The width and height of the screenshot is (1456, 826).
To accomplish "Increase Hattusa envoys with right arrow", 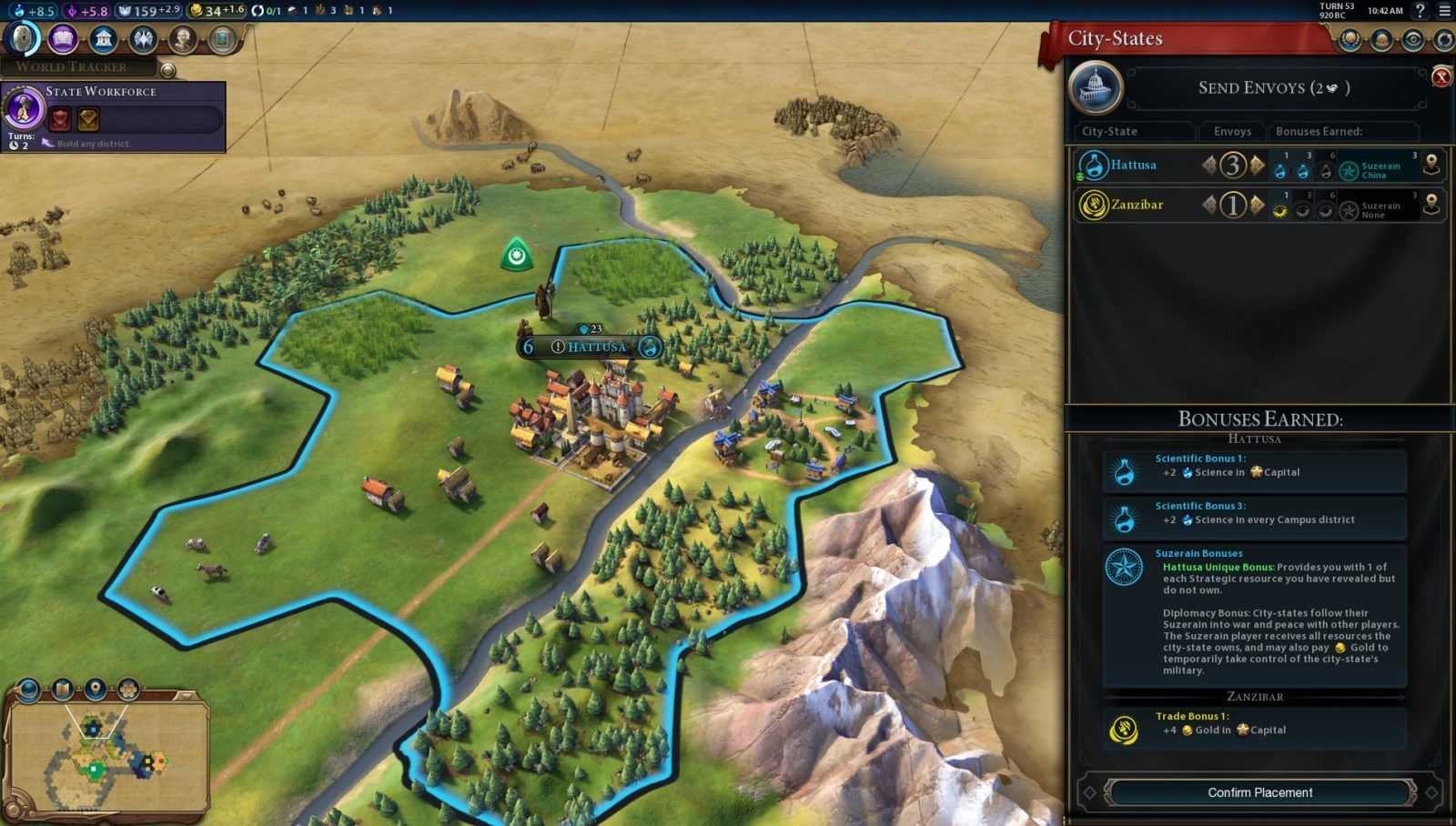I will pyautogui.click(x=1258, y=166).
